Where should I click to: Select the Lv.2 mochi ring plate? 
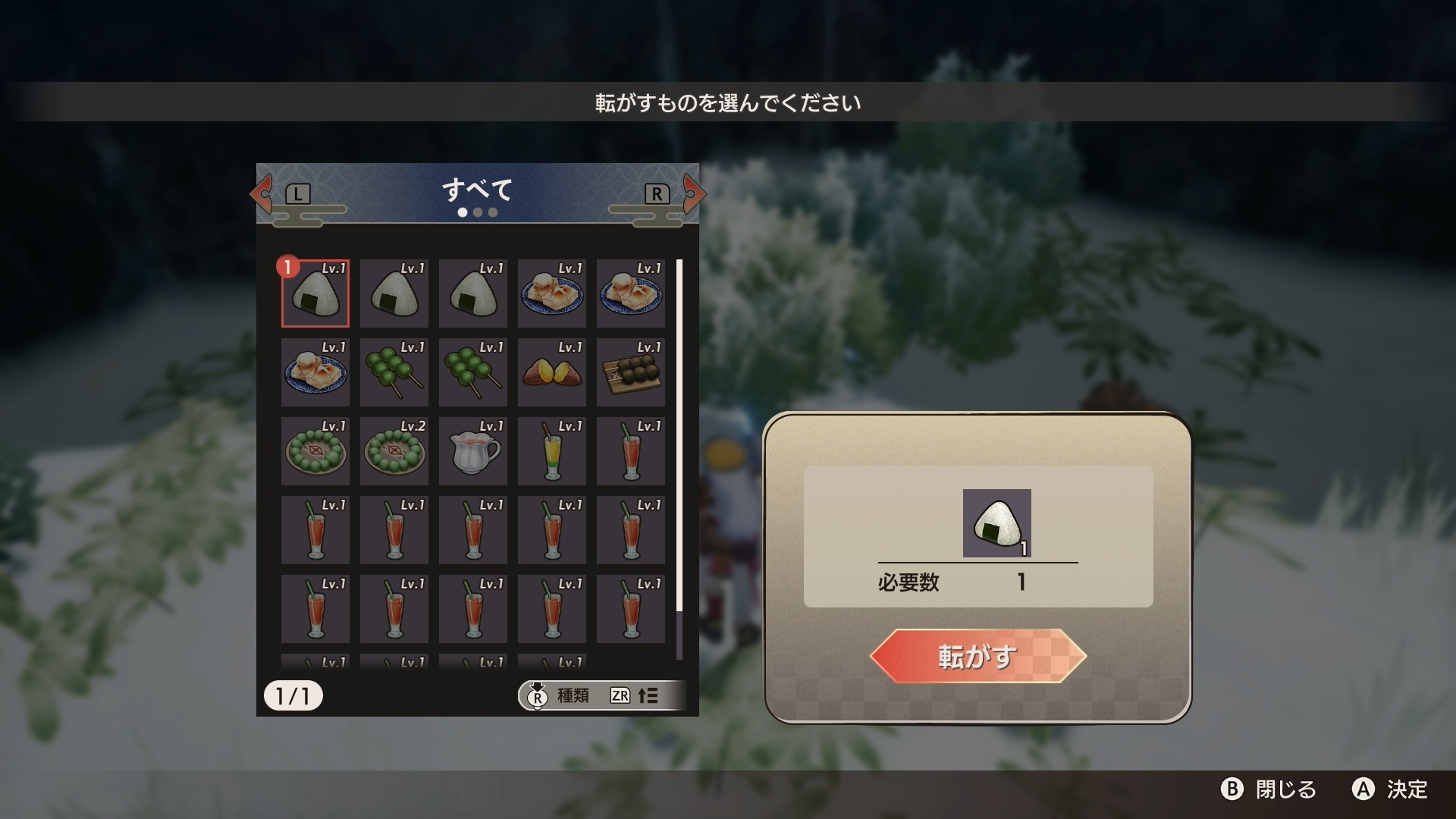394,451
